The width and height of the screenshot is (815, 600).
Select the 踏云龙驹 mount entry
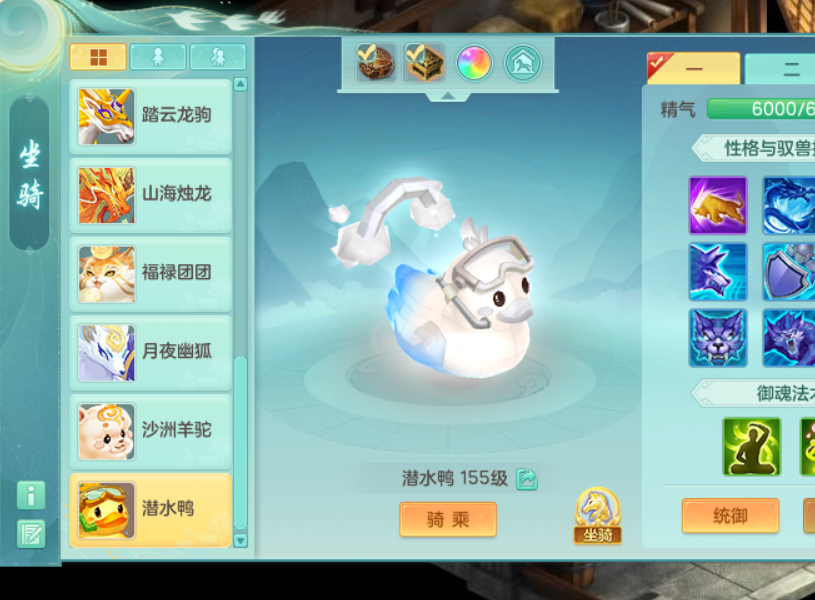coord(151,116)
